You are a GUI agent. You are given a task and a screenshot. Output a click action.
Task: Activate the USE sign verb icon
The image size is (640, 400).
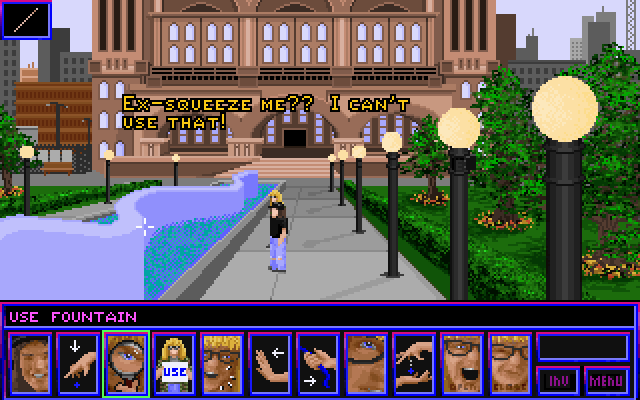tap(174, 363)
